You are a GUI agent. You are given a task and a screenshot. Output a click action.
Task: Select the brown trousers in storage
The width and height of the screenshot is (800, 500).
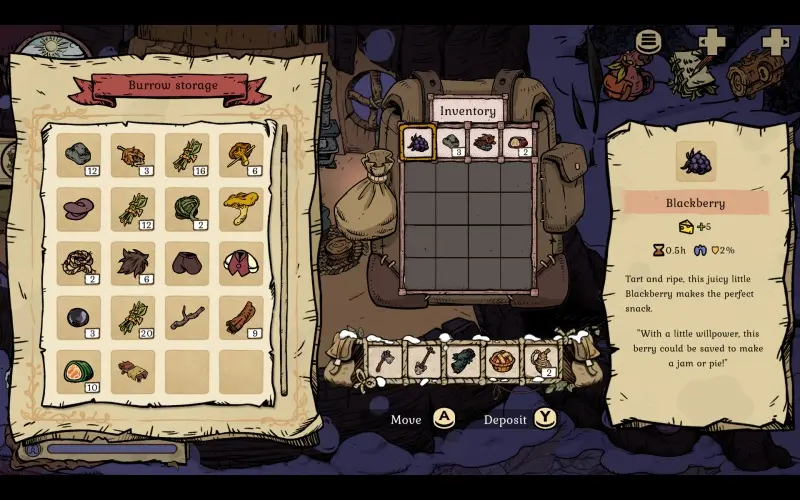click(187, 263)
